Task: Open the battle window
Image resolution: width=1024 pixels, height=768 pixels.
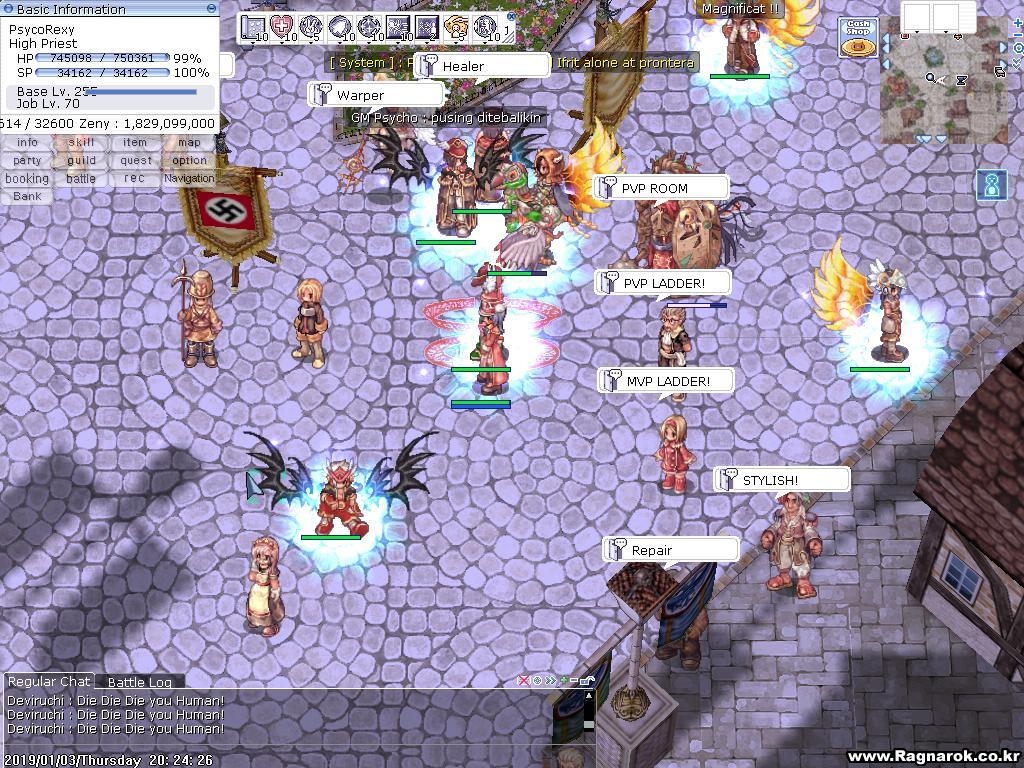Action: (81, 178)
